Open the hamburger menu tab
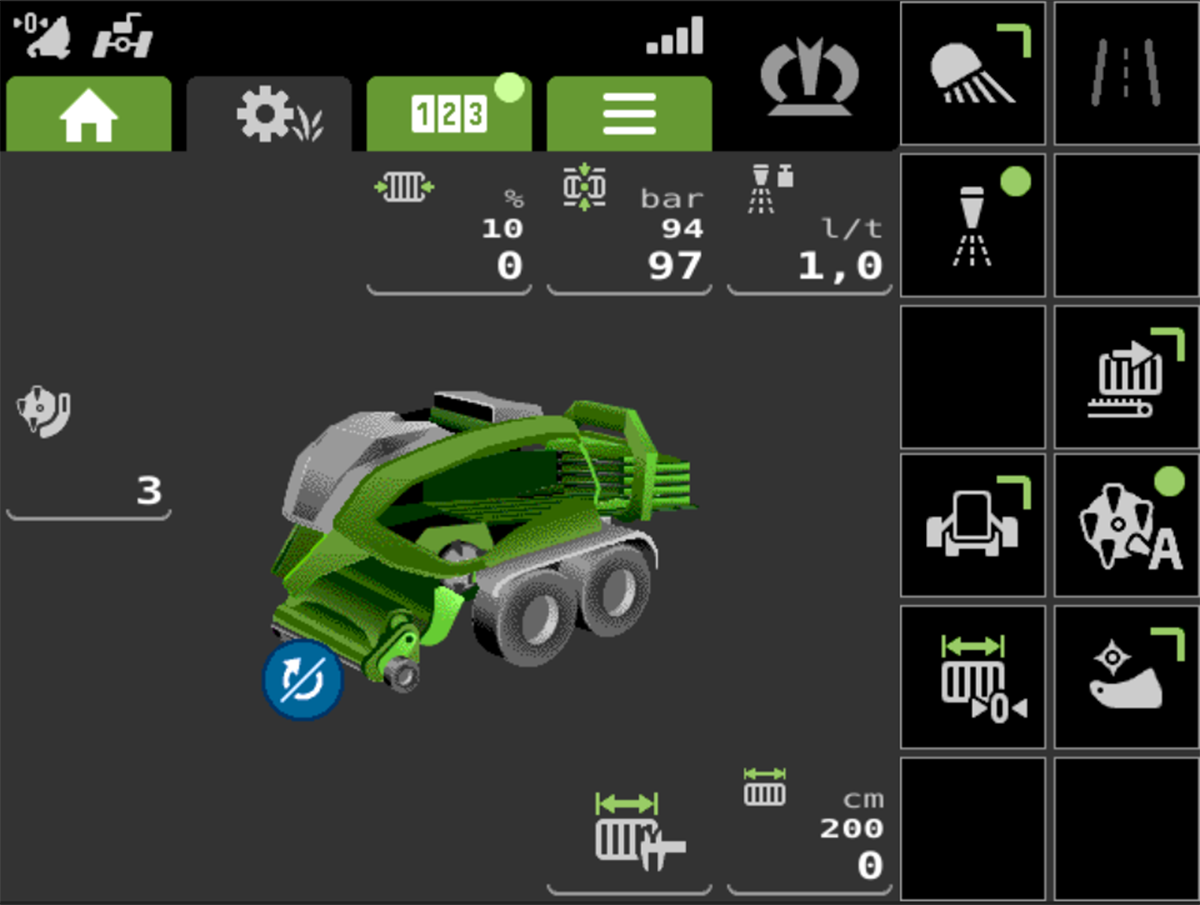This screenshot has width=1200, height=905. (x=629, y=115)
